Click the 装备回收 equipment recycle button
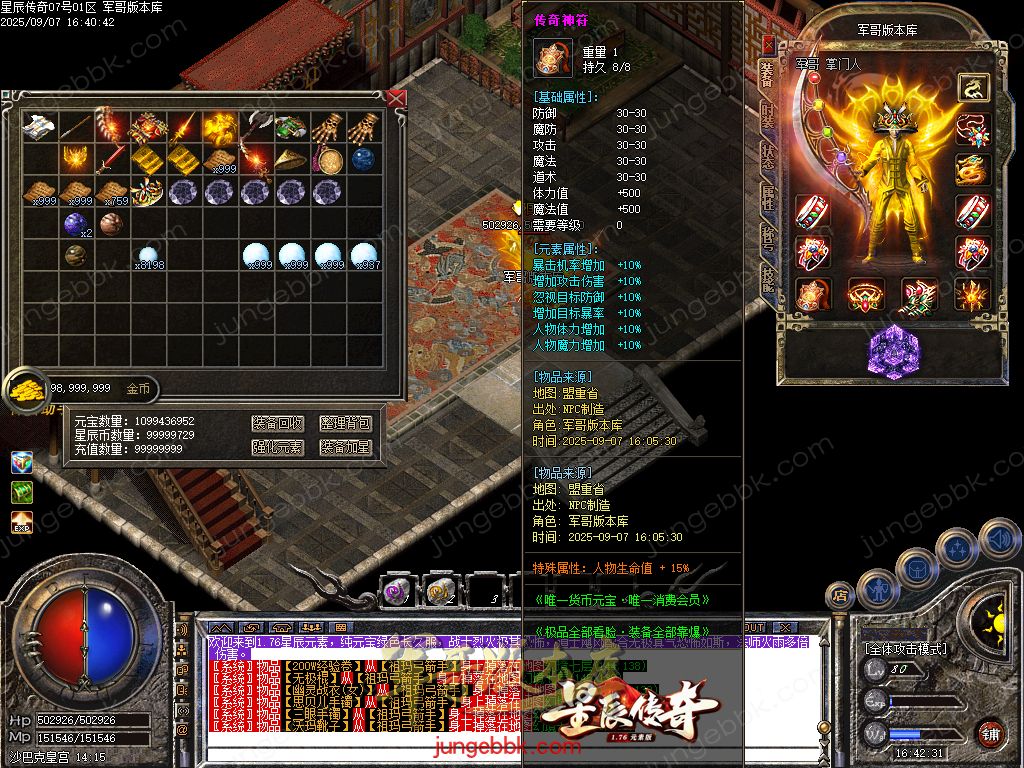Viewport: 1024px width, 768px height. point(277,424)
